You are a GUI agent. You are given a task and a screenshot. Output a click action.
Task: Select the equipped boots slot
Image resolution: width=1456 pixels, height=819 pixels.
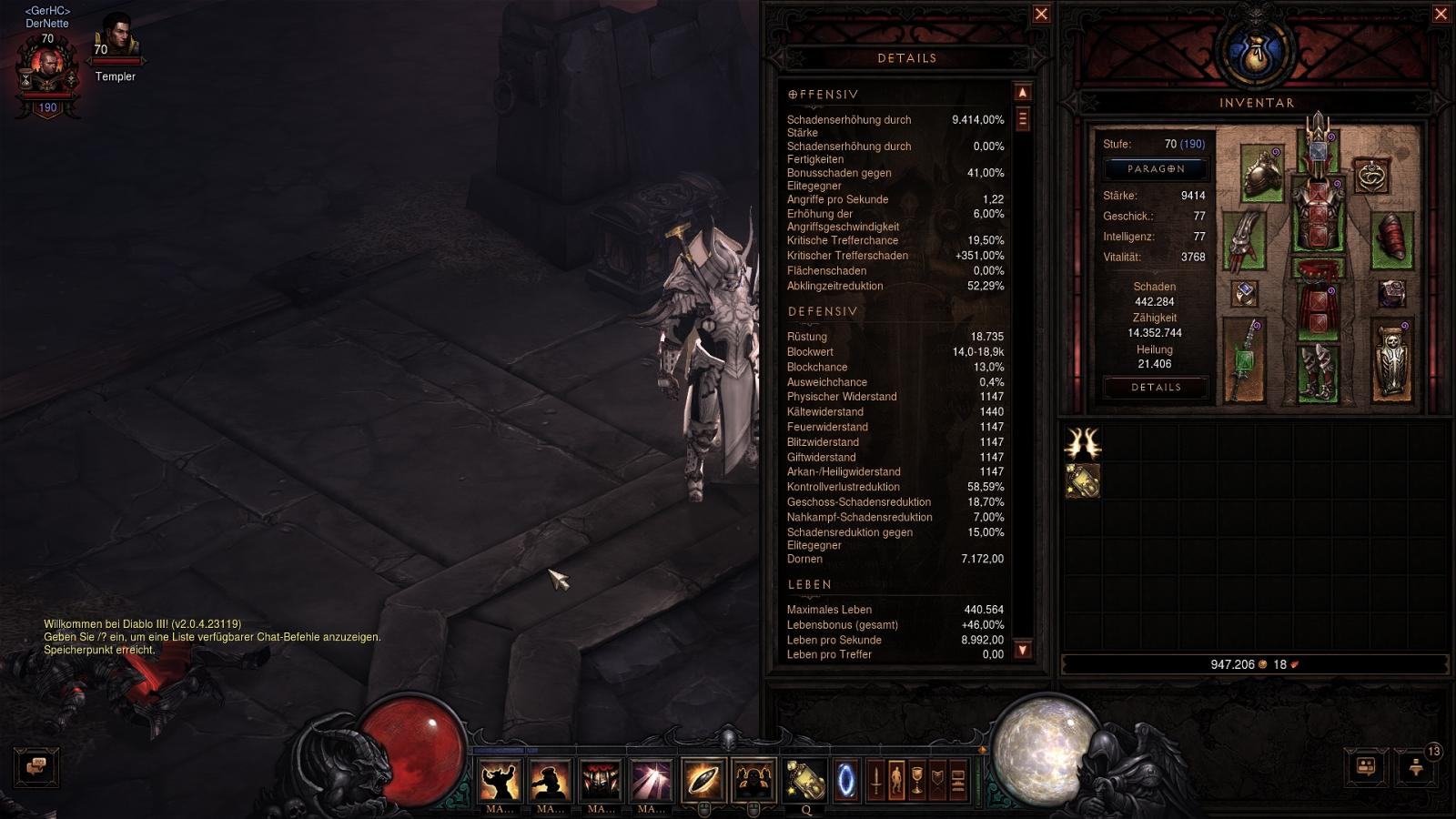click(1317, 371)
